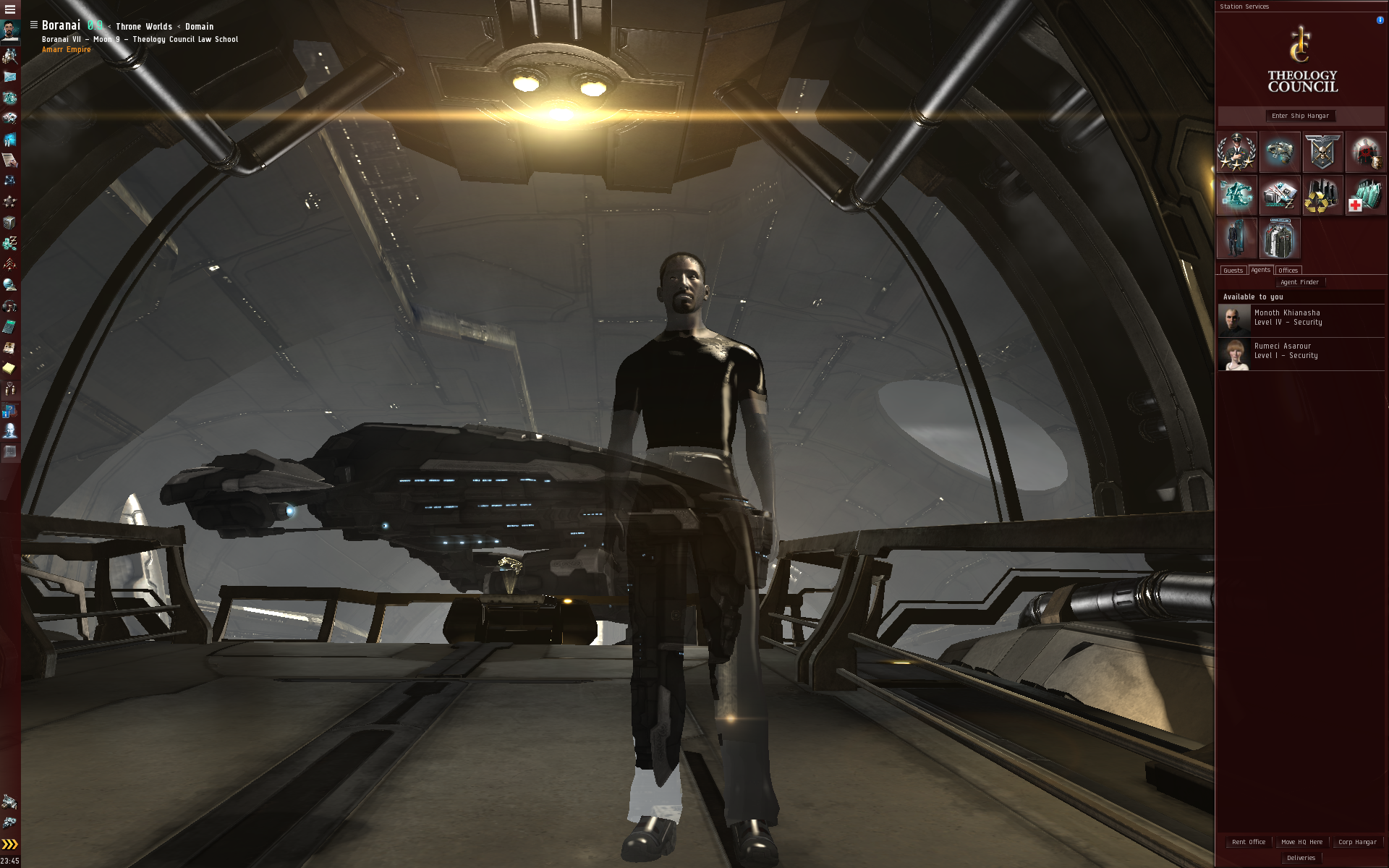Open the yellow notepad icon in sidebar
The width and height of the screenshot is (1389, 868).
pyautogui.click(x=9, y=368)
